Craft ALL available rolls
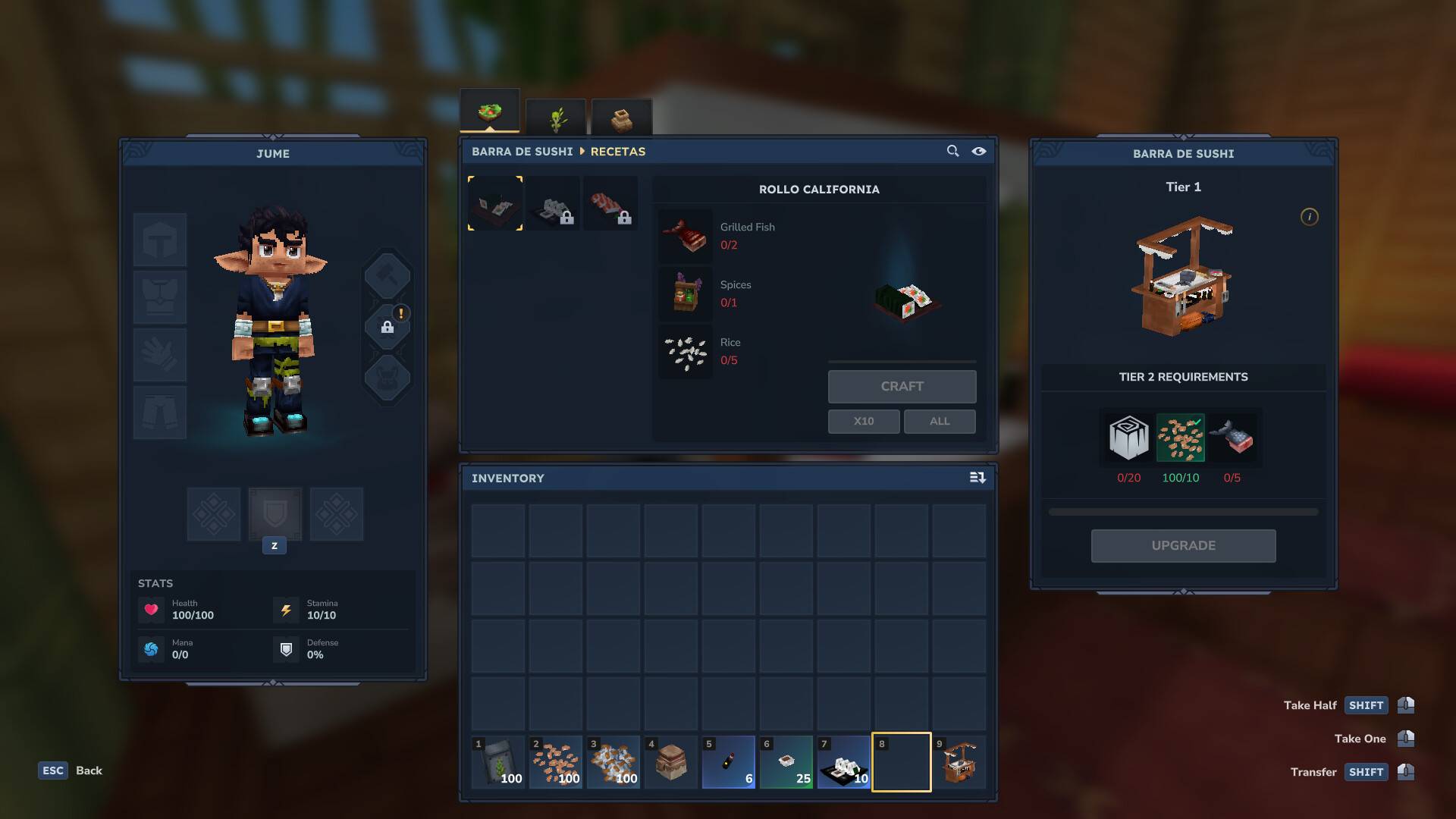 [939, 422]
